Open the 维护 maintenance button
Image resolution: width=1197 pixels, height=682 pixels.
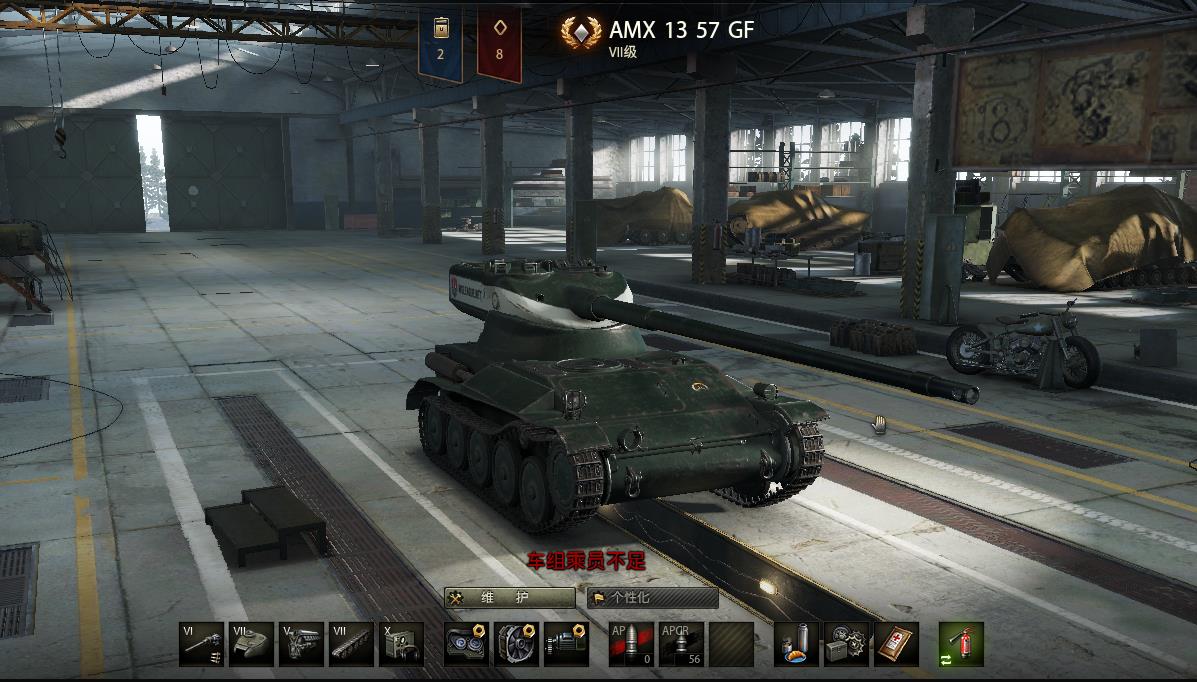coord(510,598)
